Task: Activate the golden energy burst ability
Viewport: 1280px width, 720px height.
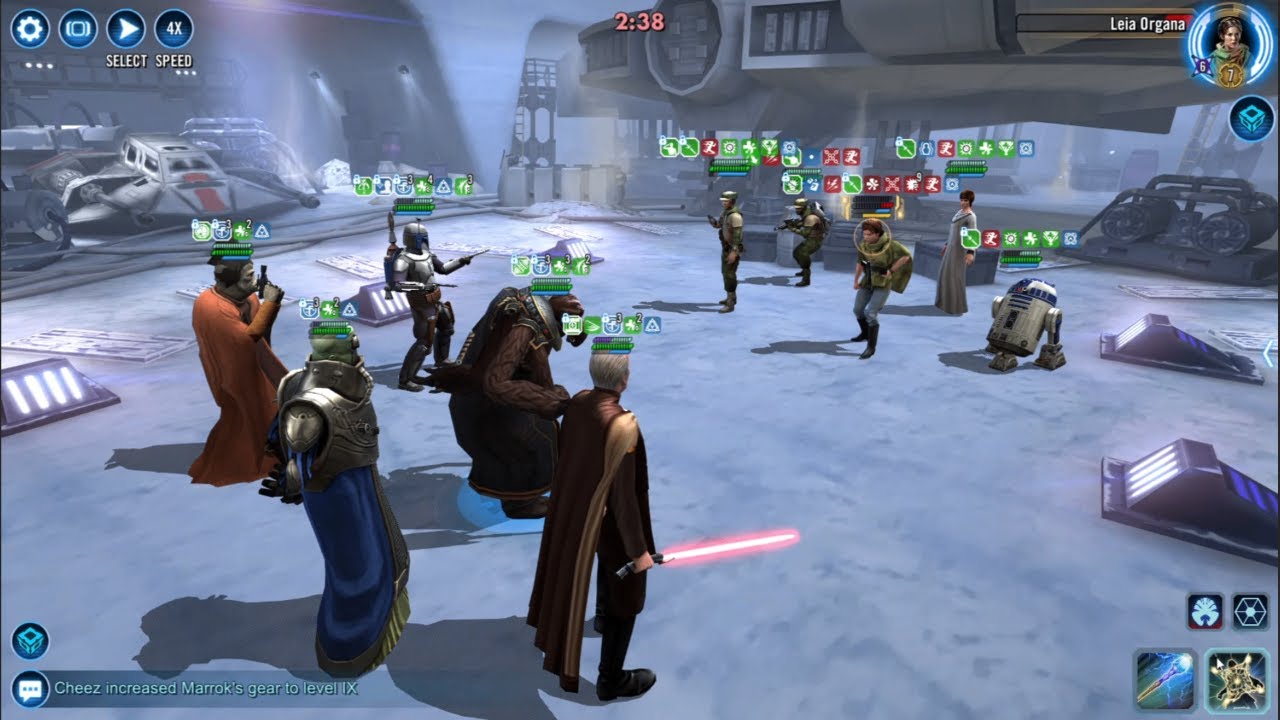Action: pos(1238,681)
